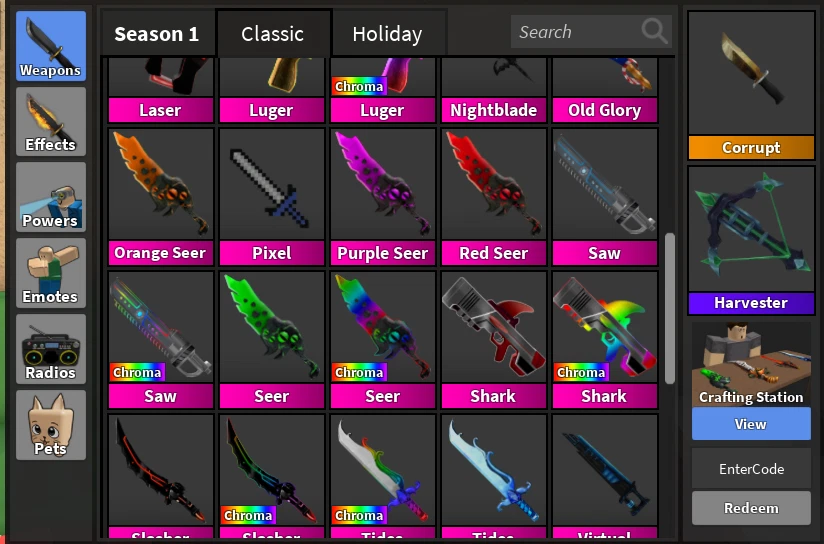Choose the Chroma Saw weapon
The height and width of the screenshot is (544, 824).
coord(160,339)
